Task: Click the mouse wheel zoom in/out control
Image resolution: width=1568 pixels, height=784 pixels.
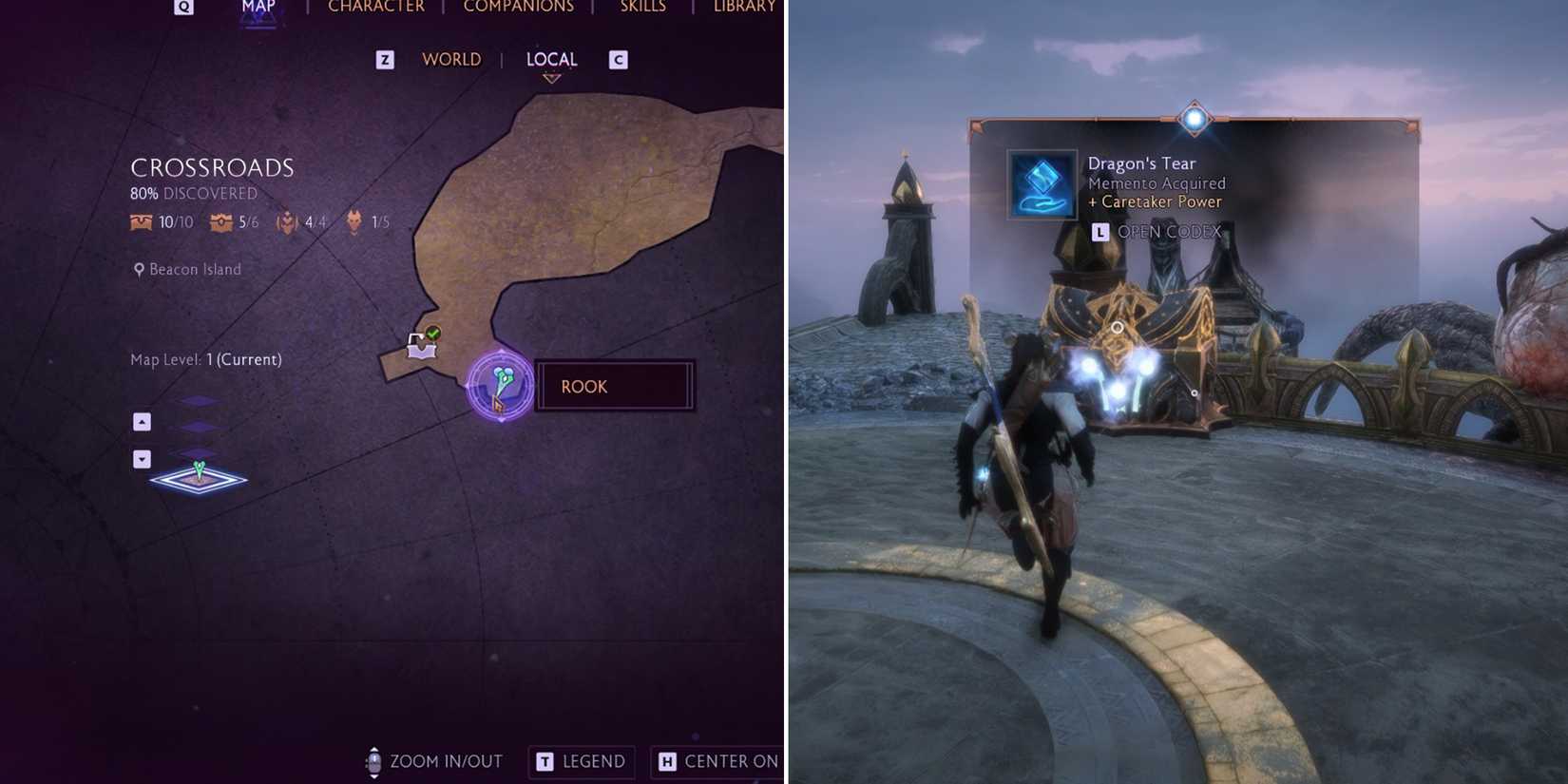Action: coord(373,761)
